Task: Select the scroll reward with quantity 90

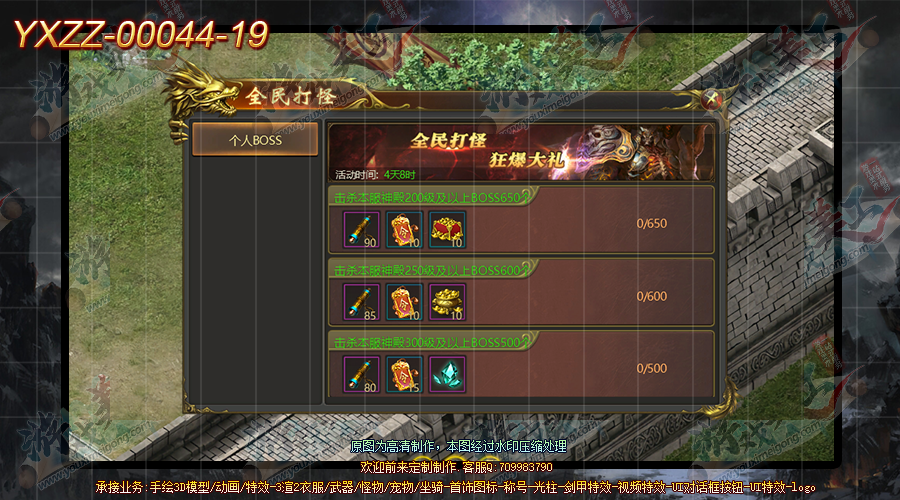Action: (361, 229)
